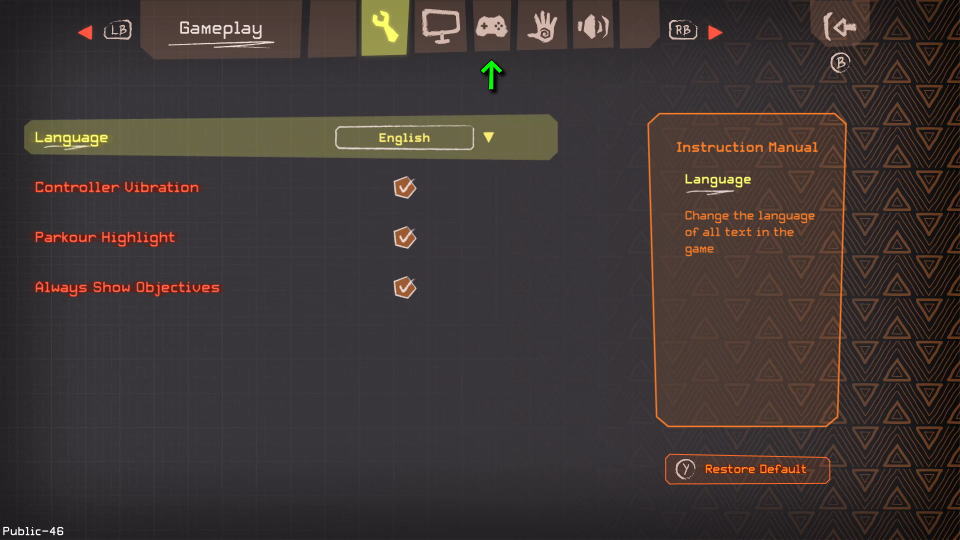
Task: Go to previous tab with left arrow
Action: (85, 32)
